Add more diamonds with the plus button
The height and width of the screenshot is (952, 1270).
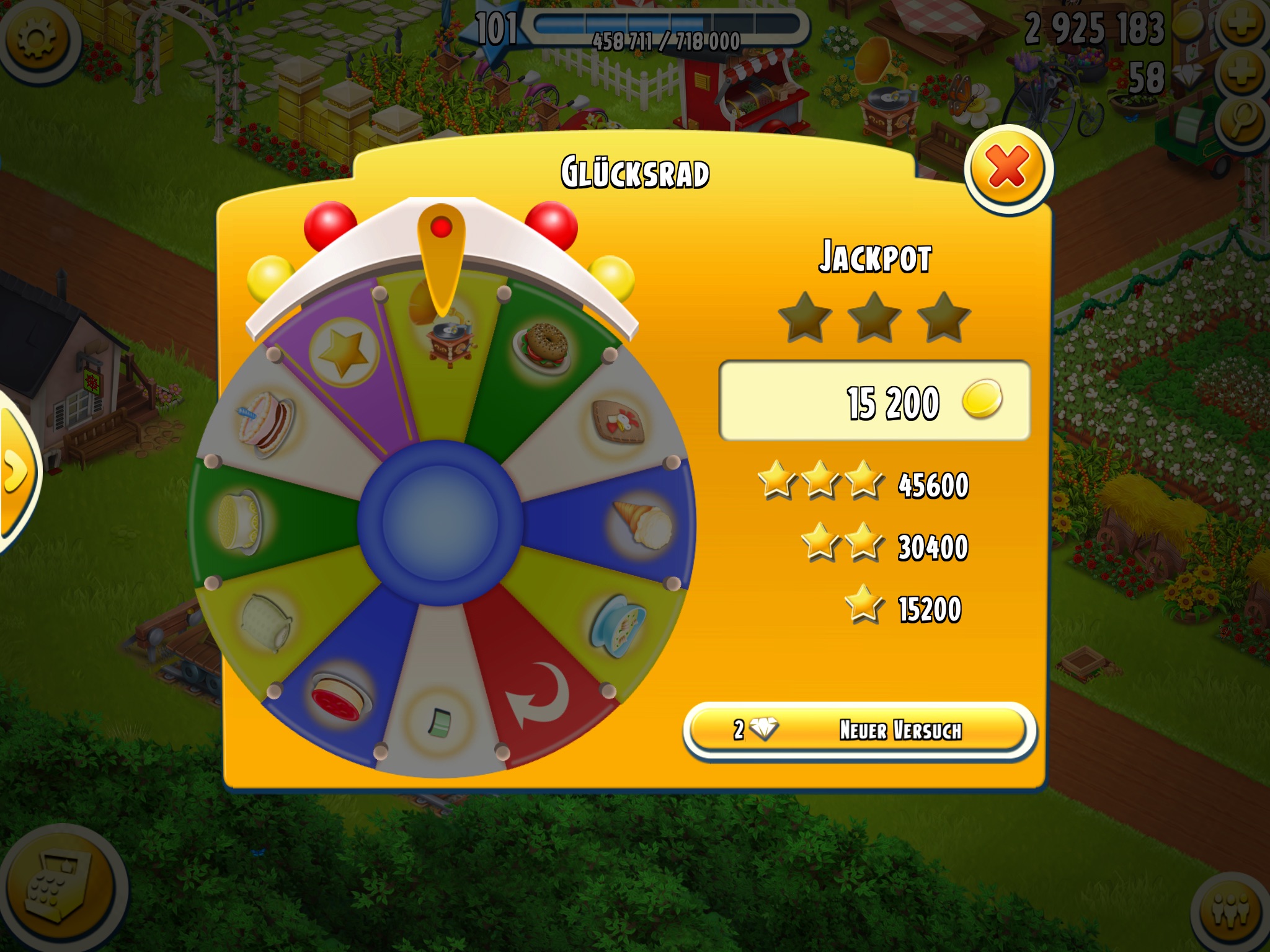tap(1243, 74)
